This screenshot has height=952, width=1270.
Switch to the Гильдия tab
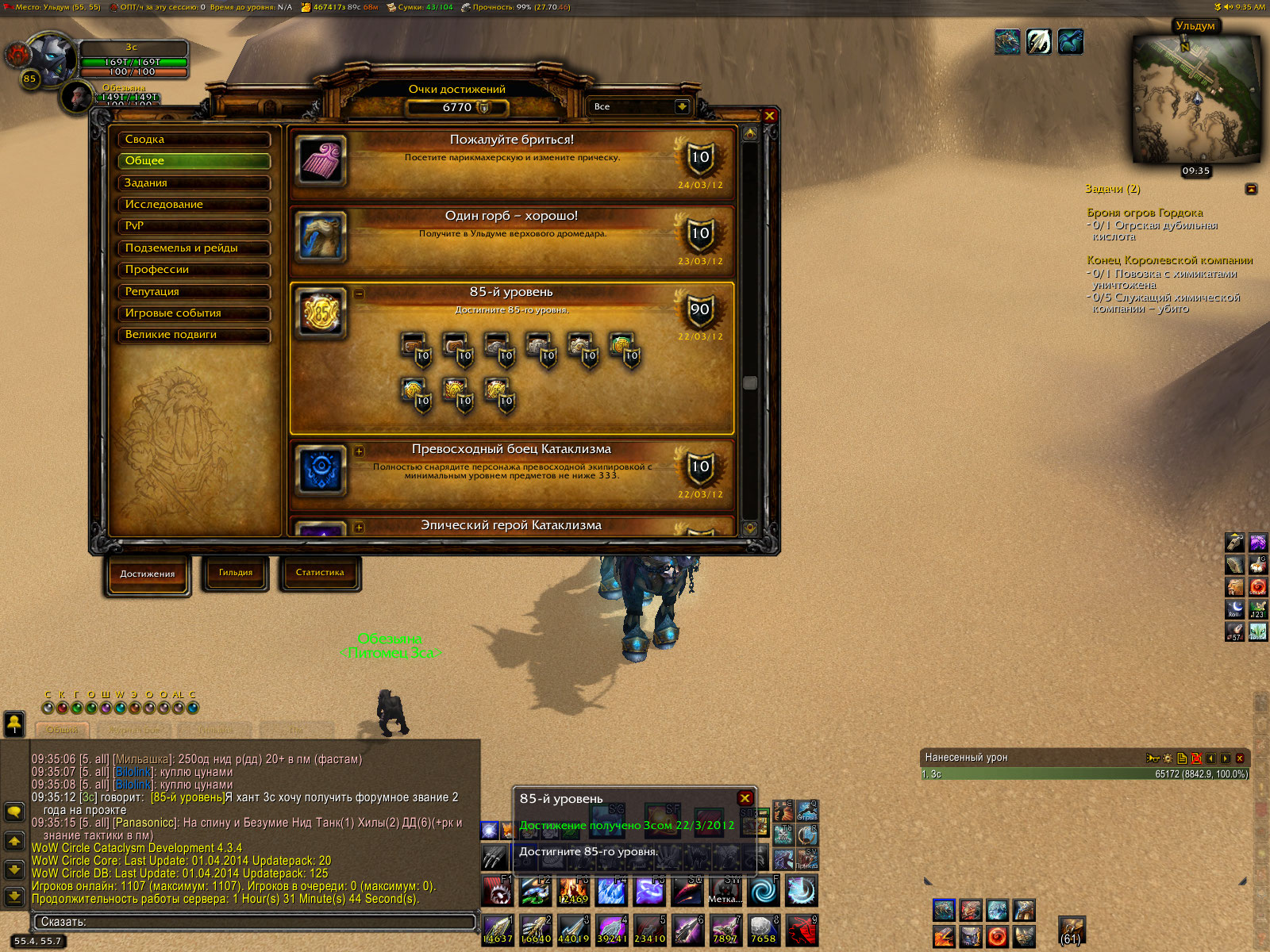(x=236, y=573)
